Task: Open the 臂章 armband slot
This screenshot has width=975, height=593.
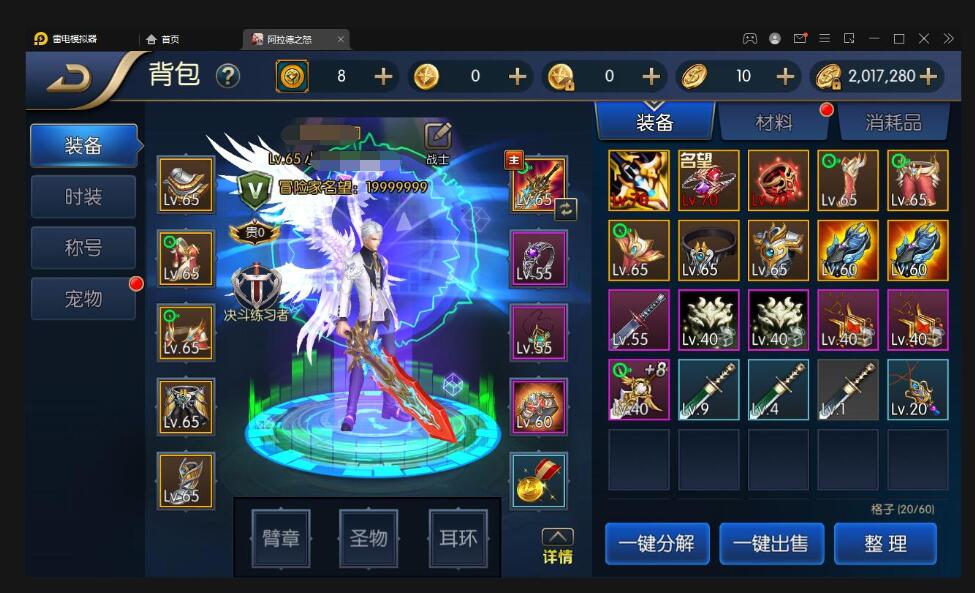Action: [281, 539]
